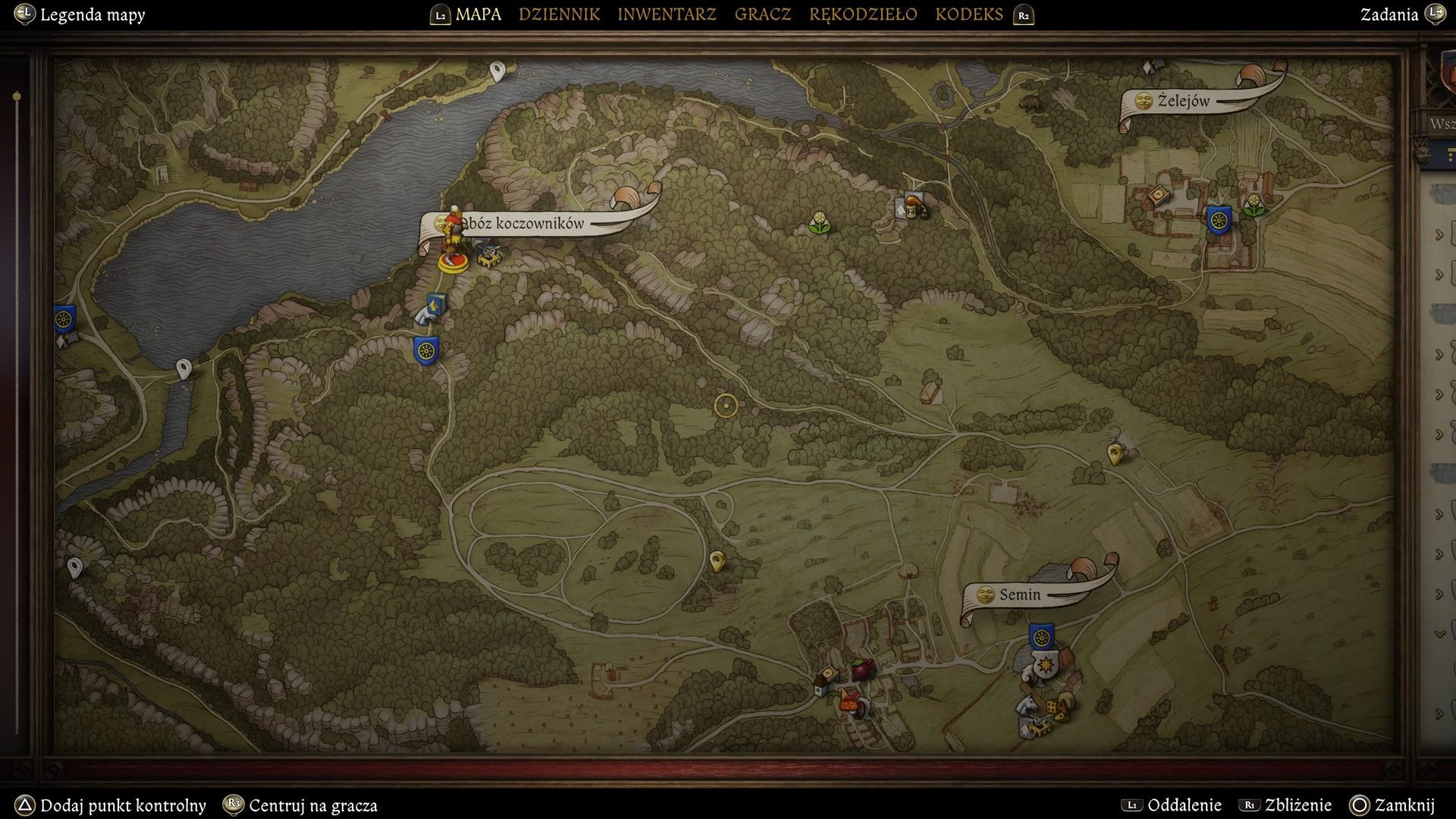Switch to the DZIENNIK tab

coord(559,14)
